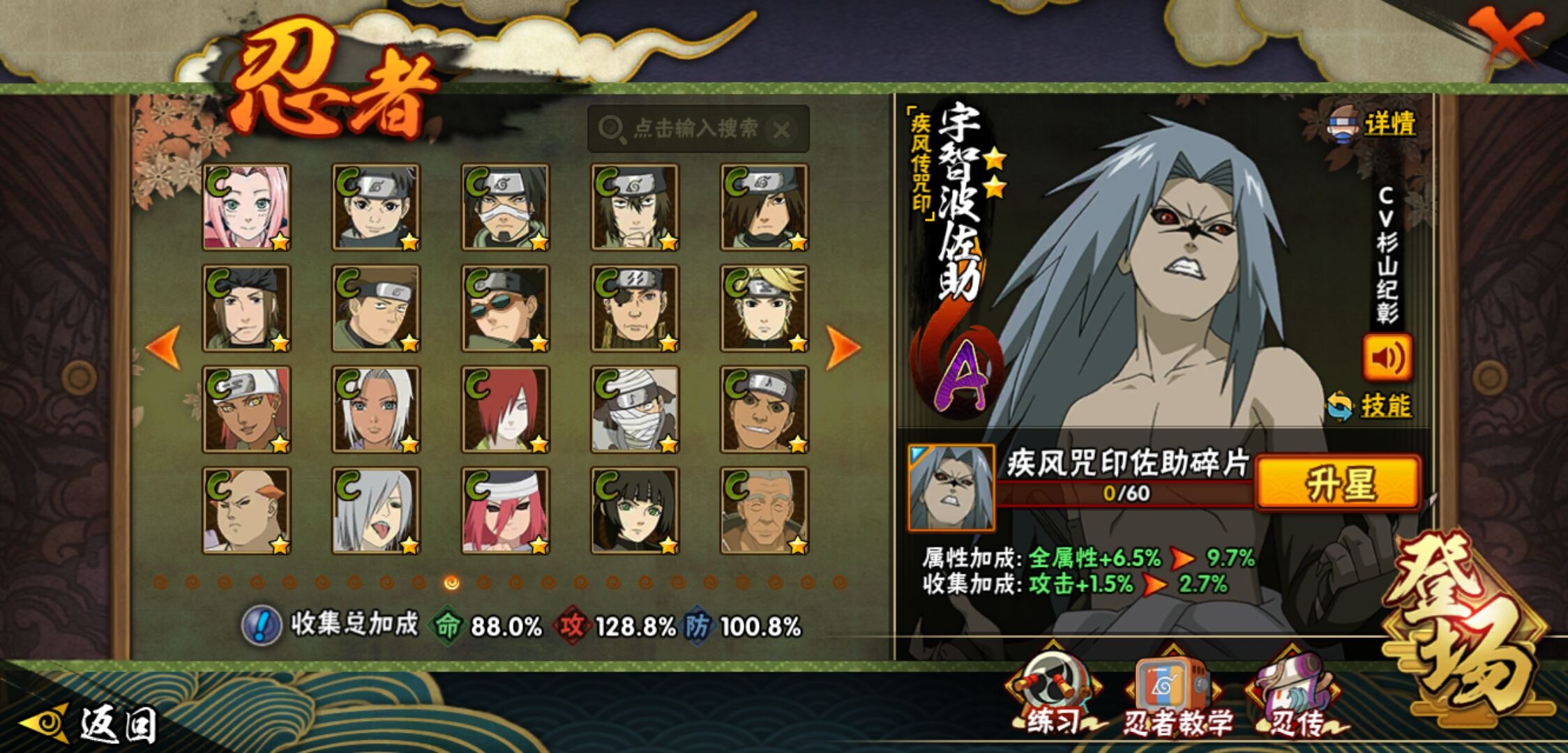Tap the 升星 star upgrade button
The width and height of the screenshot is (1568, 753).
1338,483
